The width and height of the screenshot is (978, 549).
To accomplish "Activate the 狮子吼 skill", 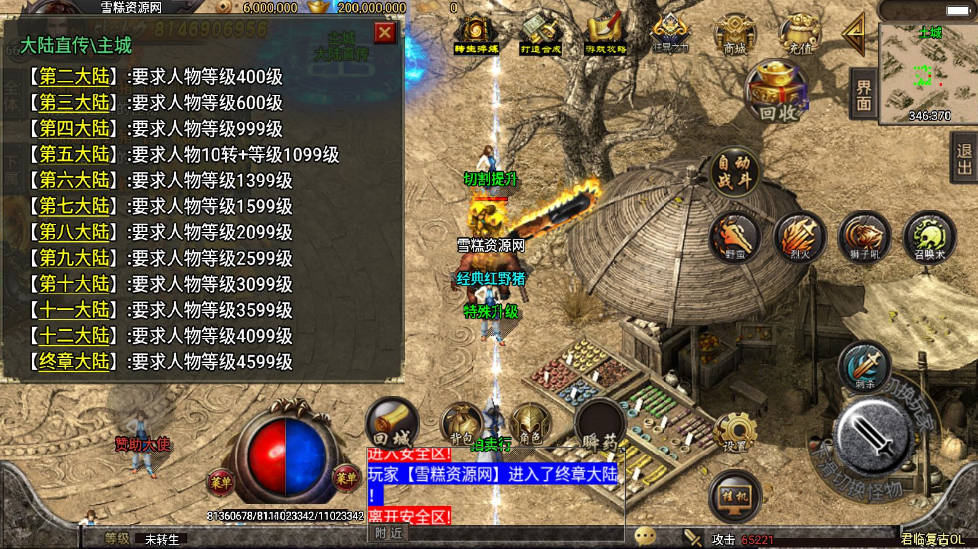I will point(864,238).
